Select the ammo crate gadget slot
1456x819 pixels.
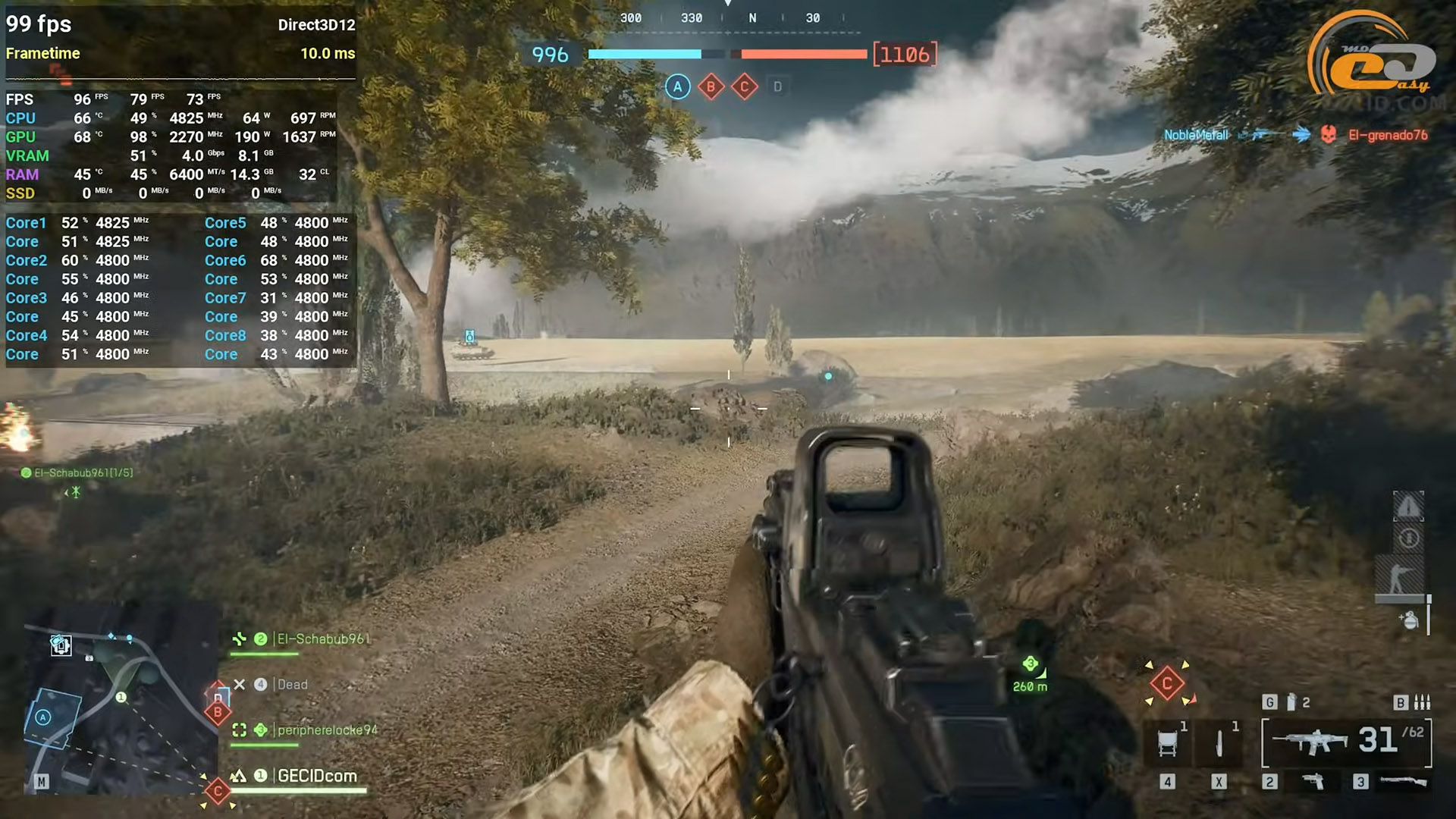1168,743
